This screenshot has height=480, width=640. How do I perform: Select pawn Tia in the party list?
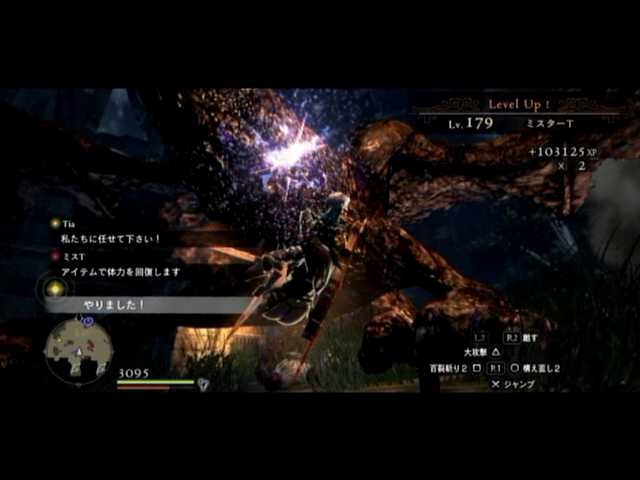coord(69,224)
